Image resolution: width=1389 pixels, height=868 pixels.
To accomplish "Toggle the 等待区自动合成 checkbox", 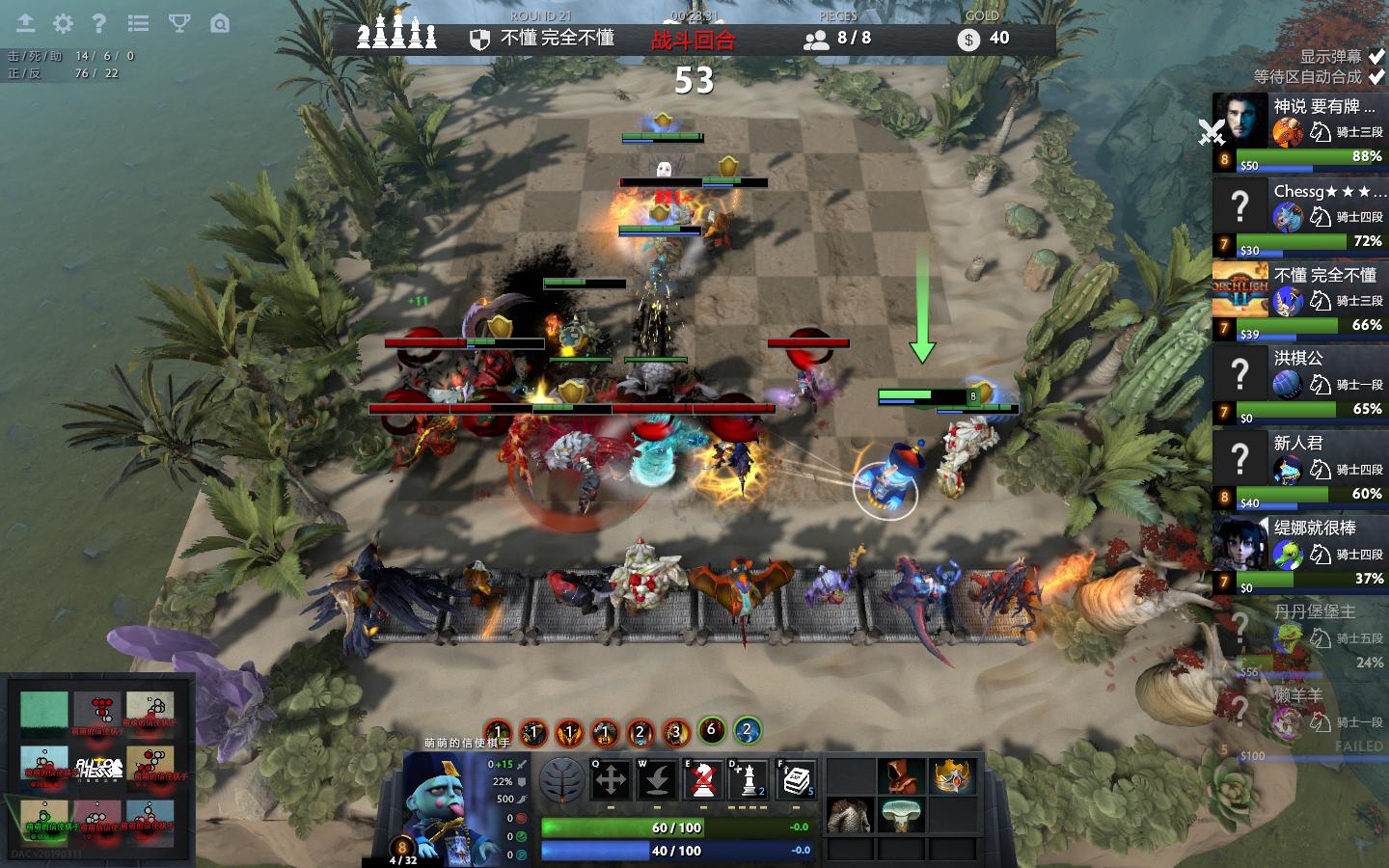I will [x=1376, y=77].
